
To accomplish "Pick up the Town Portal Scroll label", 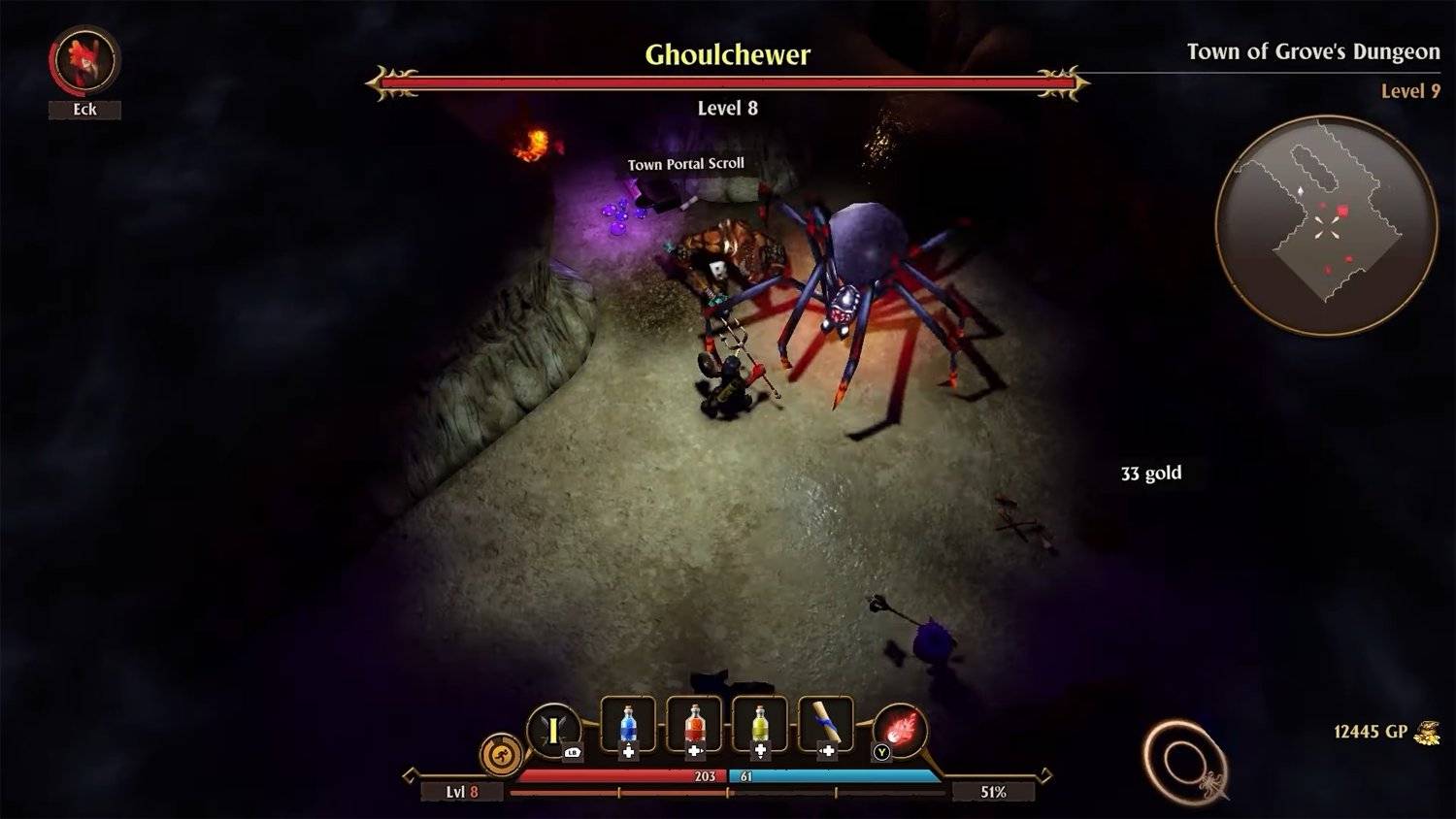I will [685, 164].
